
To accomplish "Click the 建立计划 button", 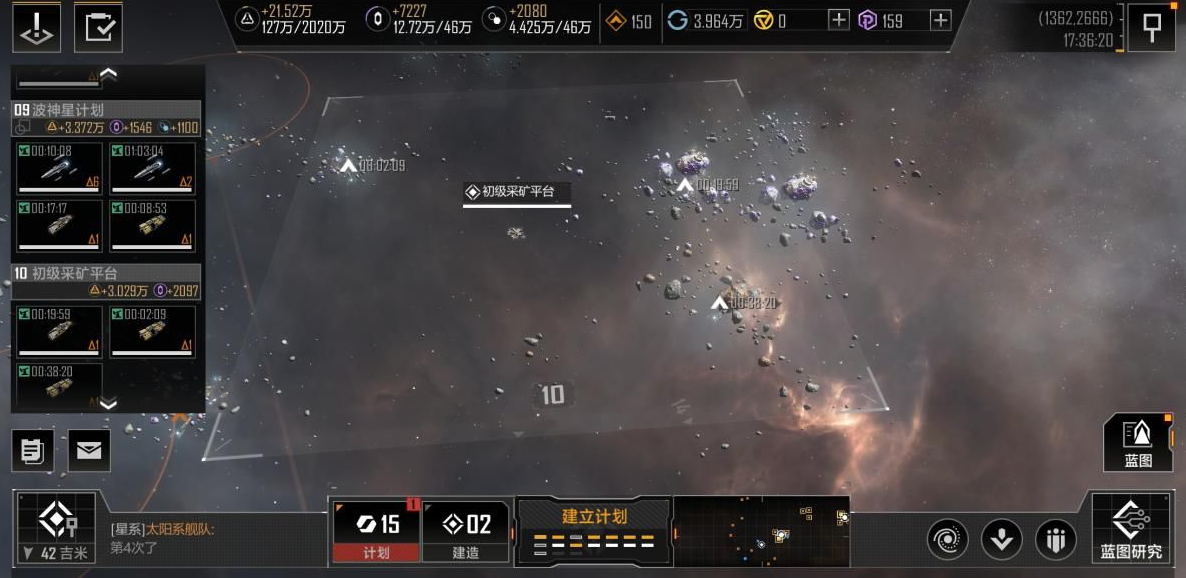I will tap(594, 528).
